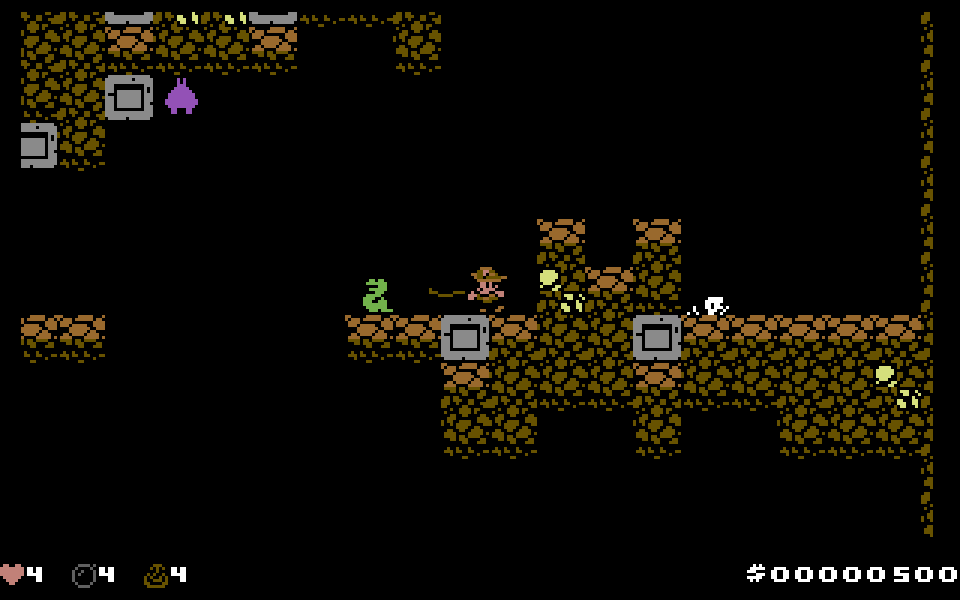Select the bomb icon in the HUD
The height and width of the screenshot is (600, 960).
pyautogui.click(x=84, y=575)
